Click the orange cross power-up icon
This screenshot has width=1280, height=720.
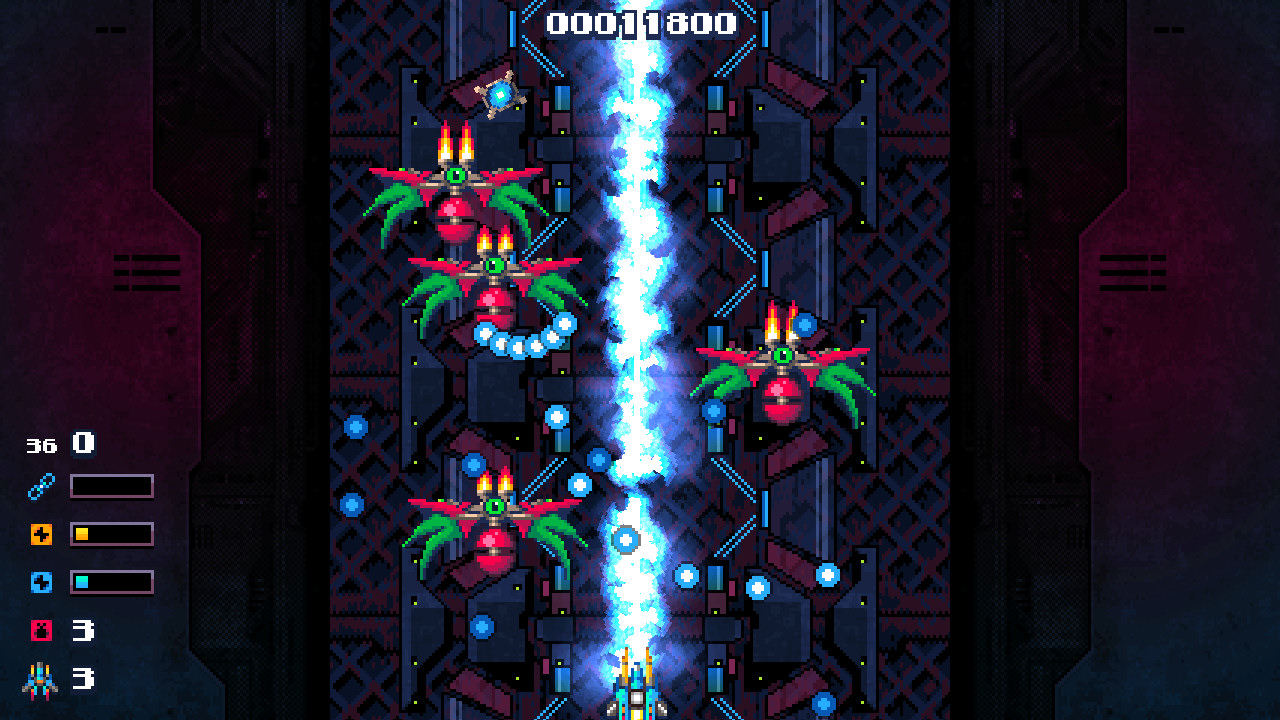(x=39, y=533)
